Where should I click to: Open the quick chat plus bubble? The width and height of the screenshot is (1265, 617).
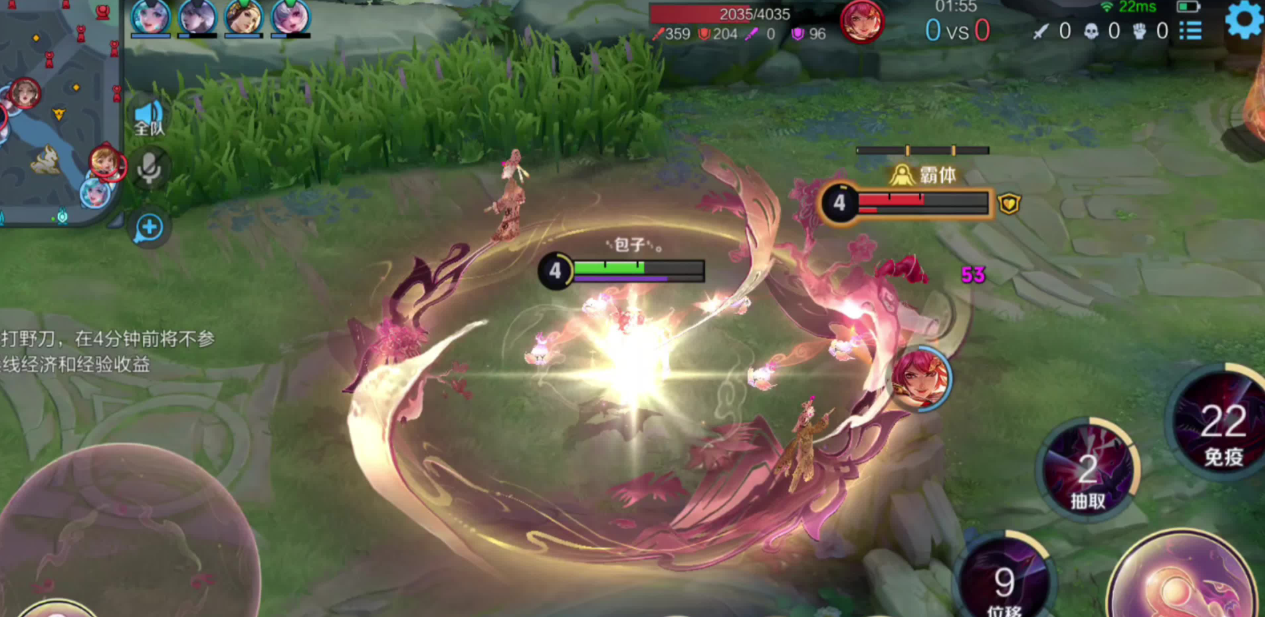coord(149,228)
